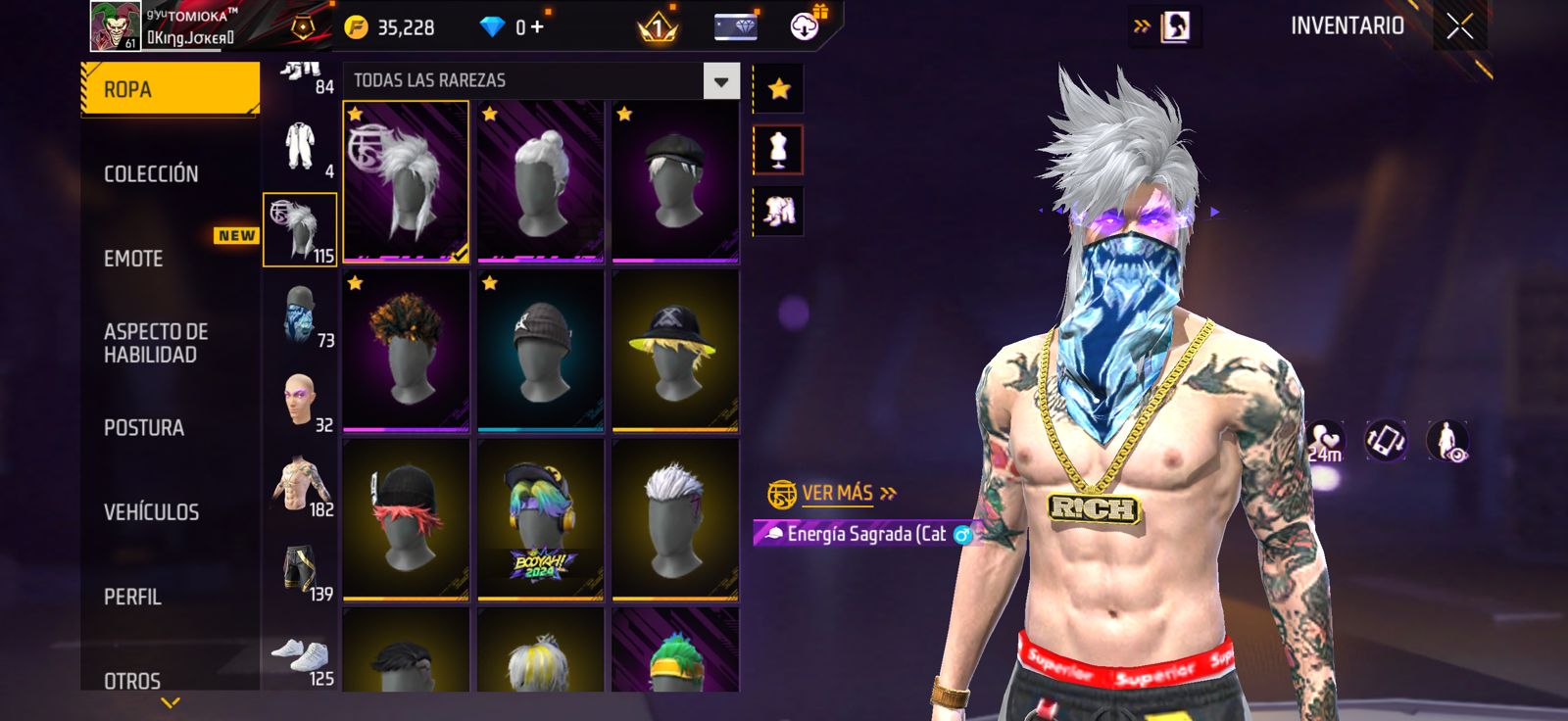
Task: Close the Inventario screen
Action: (1459, 26)
